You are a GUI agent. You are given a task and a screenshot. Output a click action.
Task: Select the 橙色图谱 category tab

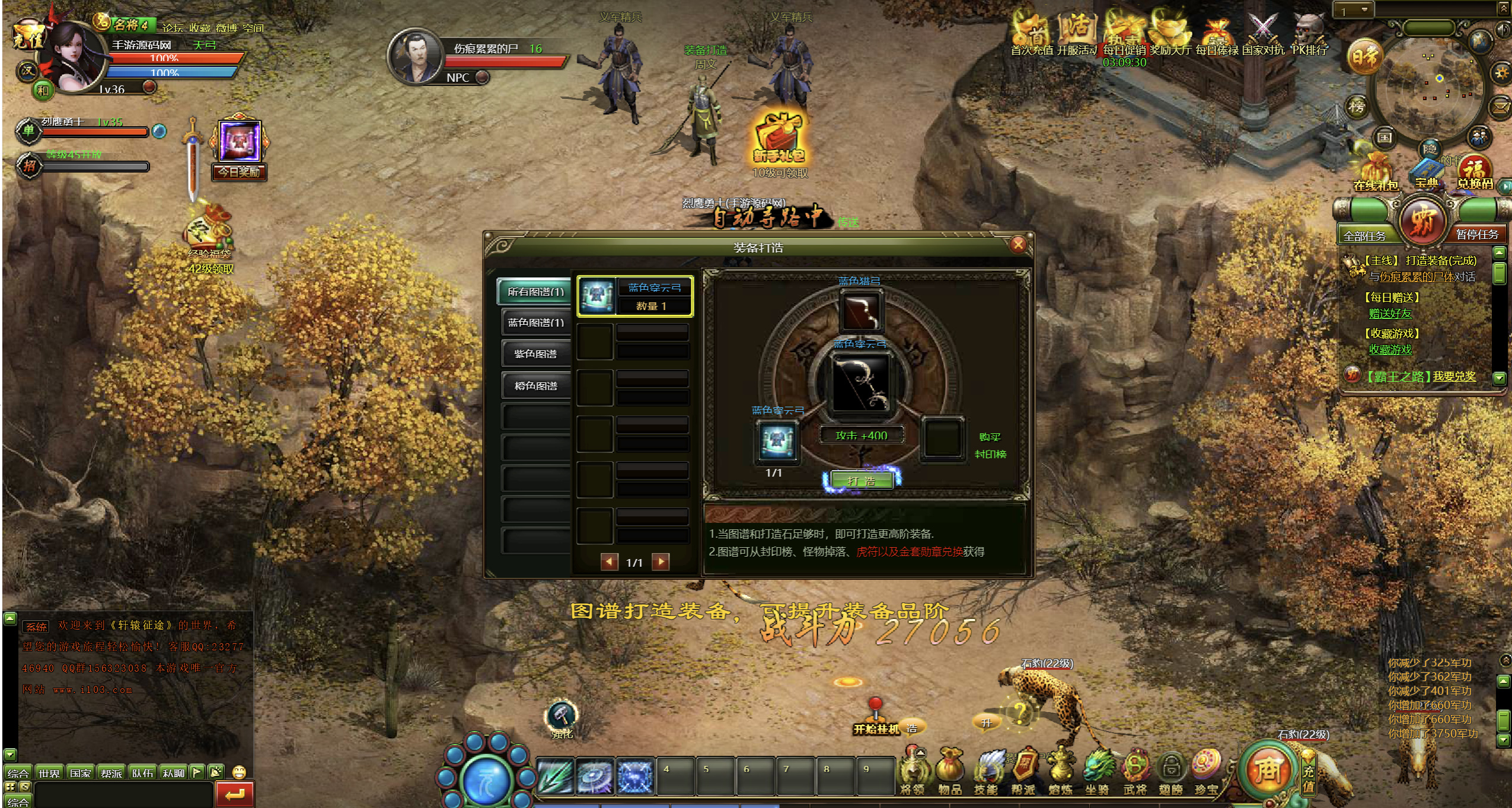pyautogui.click(x=535, y=386)
